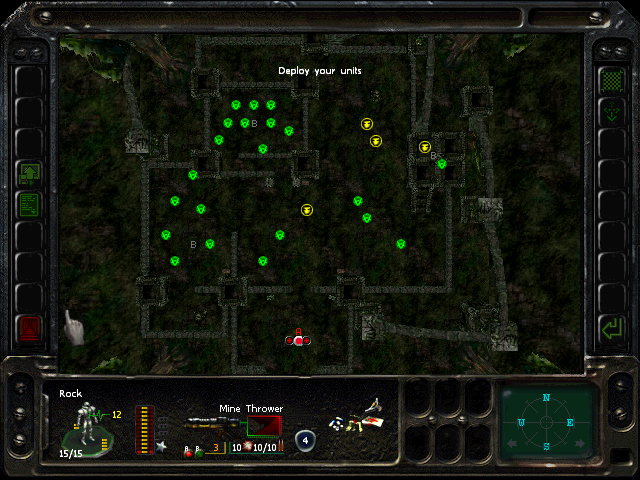Open the unit's inventory items pile
Viewport: 640px width, 480px height.
pyautogui.click(x=357, y=422)
